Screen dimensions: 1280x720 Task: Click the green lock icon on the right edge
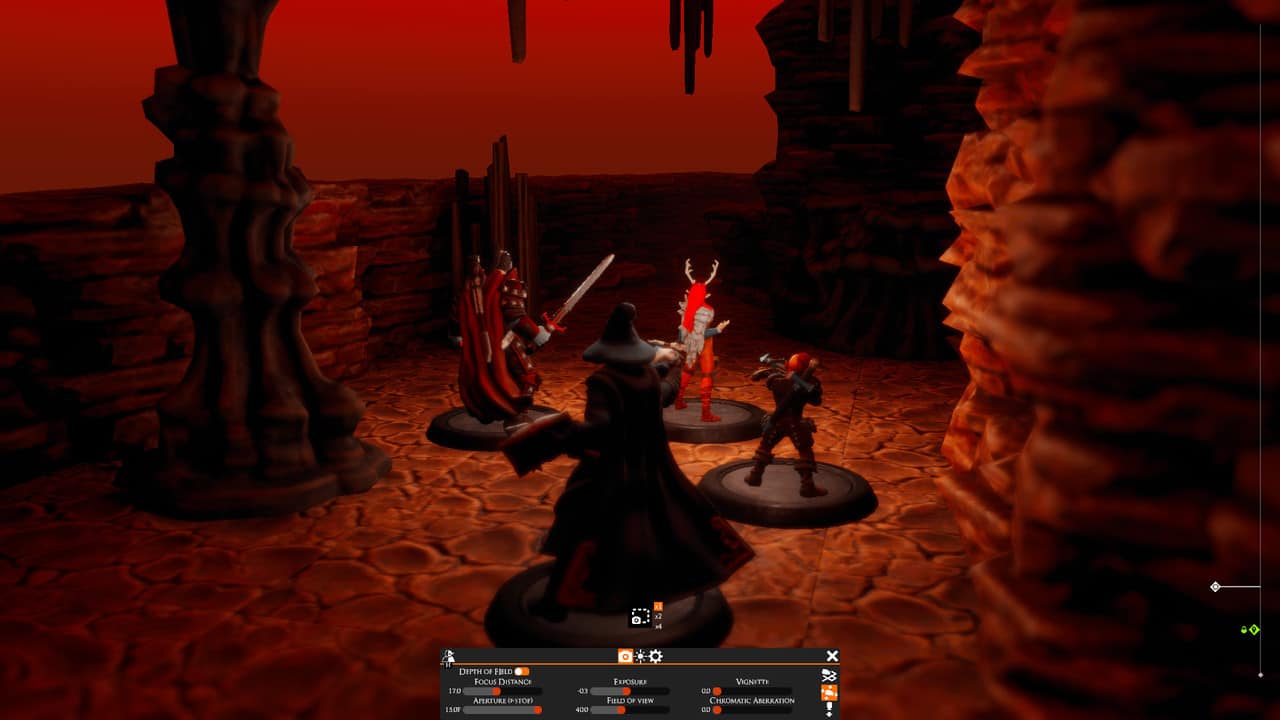point(1244,630)
